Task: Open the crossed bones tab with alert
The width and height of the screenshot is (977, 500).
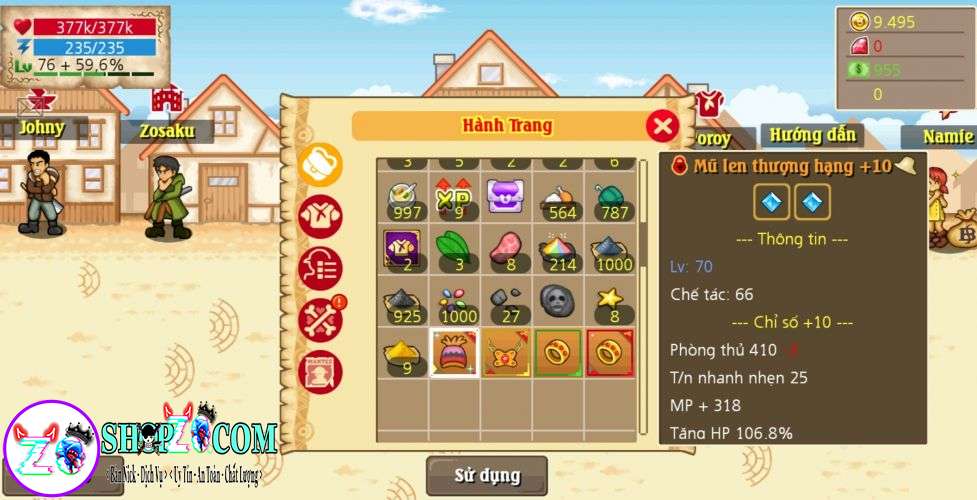Action: point(320,320)
